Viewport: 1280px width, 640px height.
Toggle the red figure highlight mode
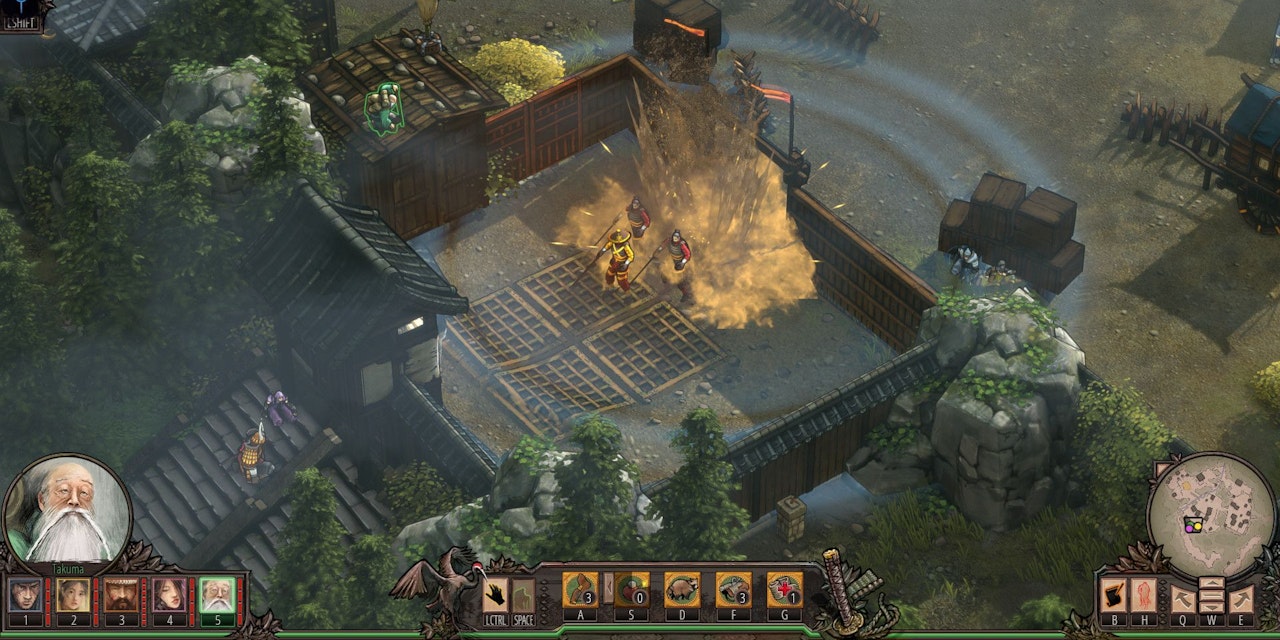[x=1143, y=596]
